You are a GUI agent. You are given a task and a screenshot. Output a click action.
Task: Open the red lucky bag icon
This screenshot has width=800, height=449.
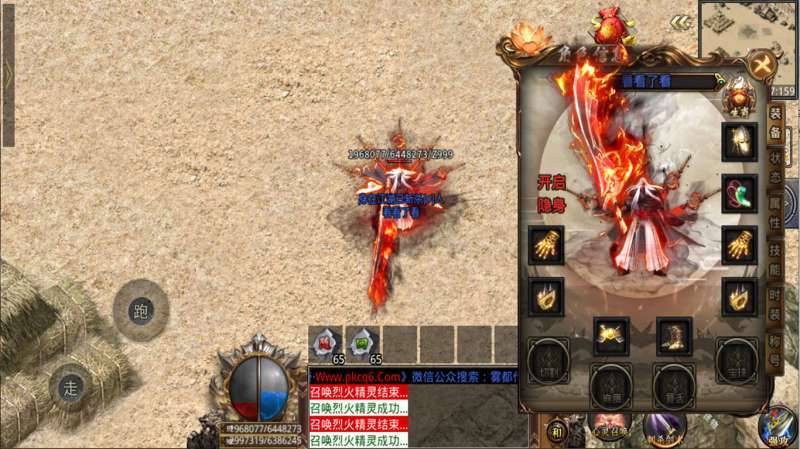coord(606,22)
